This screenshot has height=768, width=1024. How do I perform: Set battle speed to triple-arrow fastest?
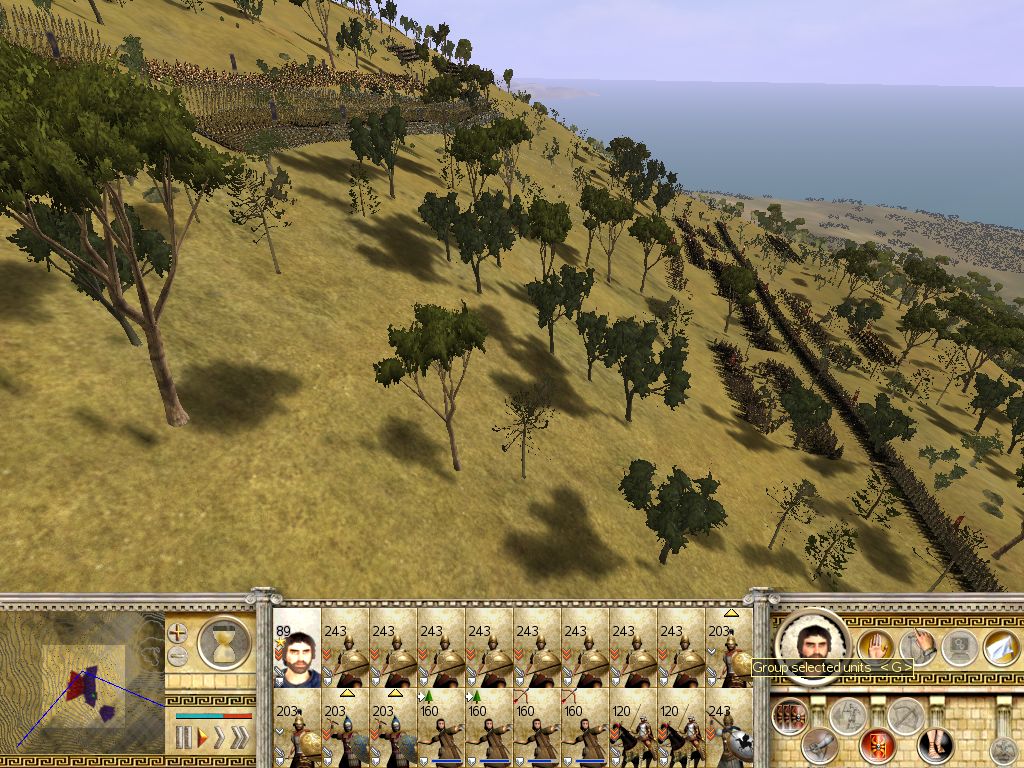[x=240, y=738]
